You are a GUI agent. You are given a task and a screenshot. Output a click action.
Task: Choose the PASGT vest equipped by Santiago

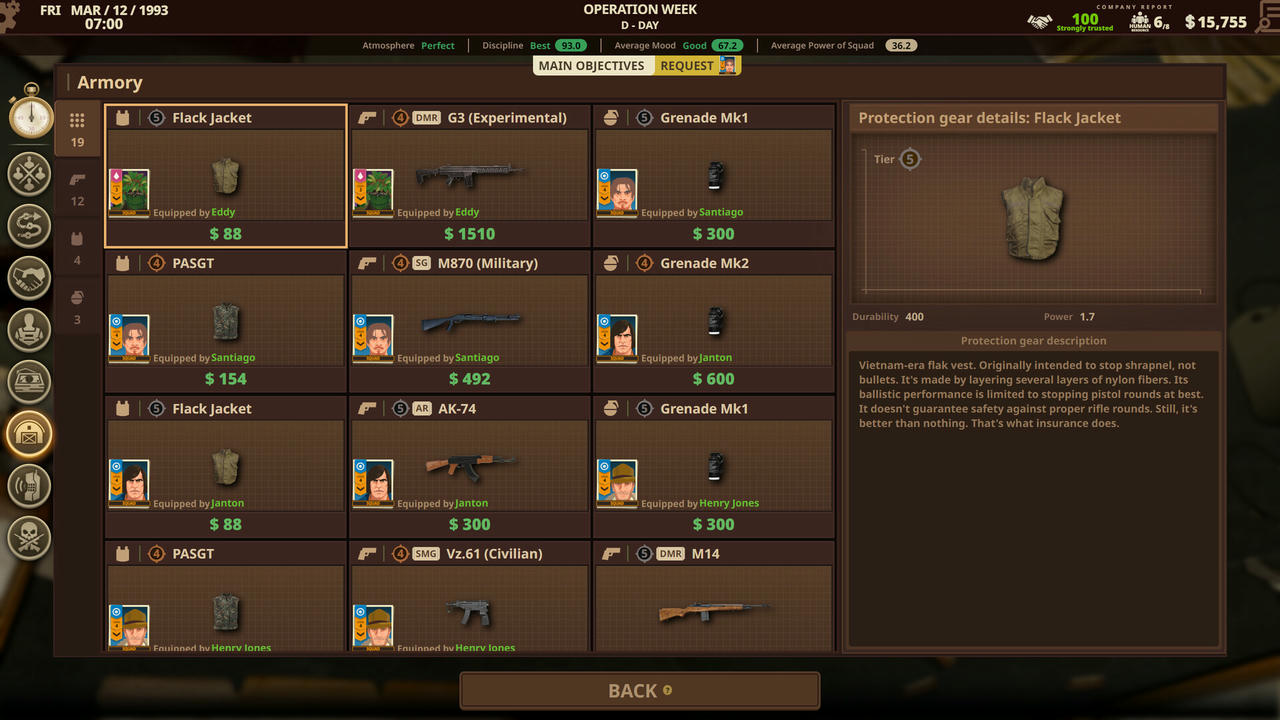pos(226,321)
